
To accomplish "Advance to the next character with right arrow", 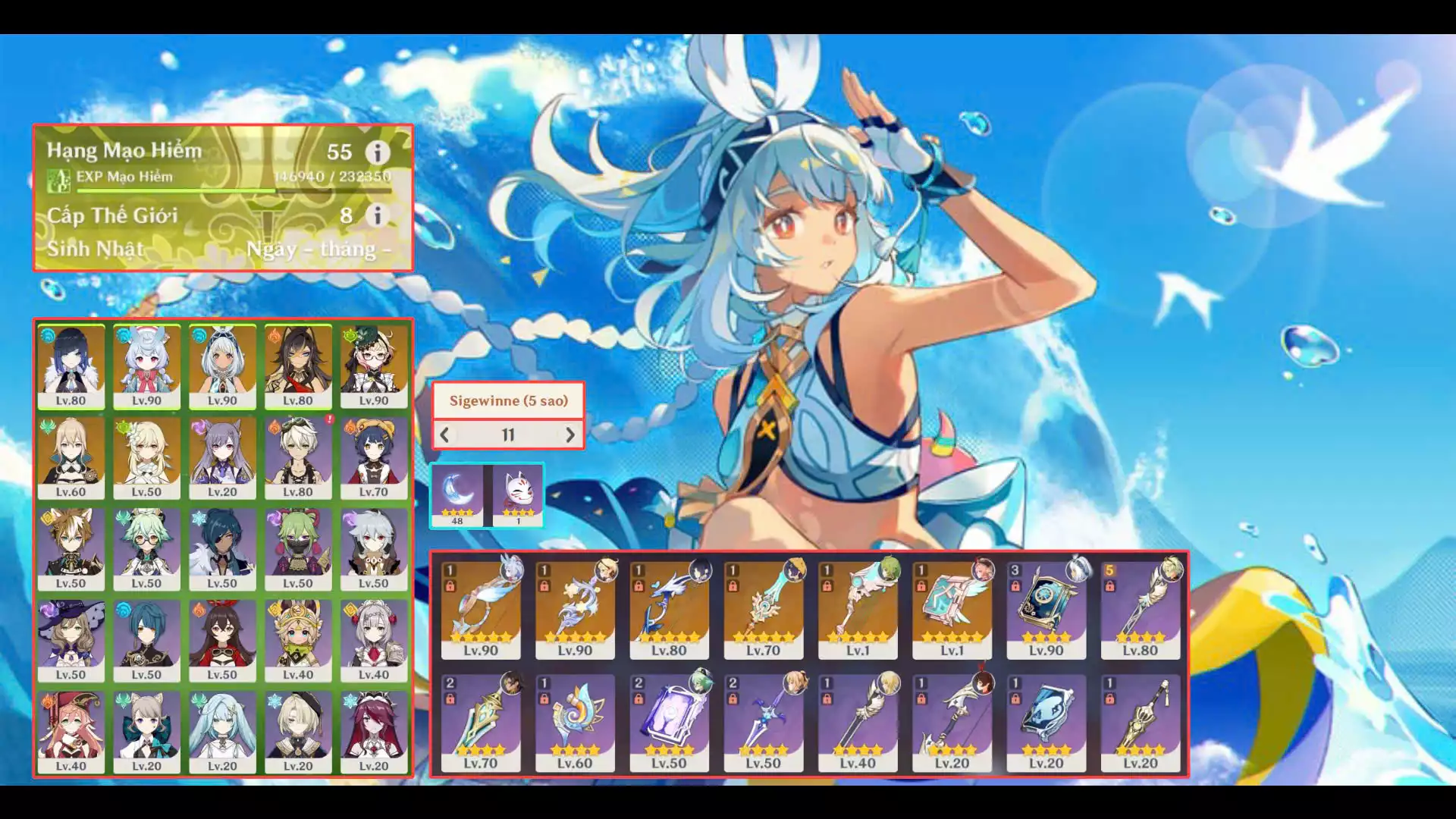I will coord(570,435).
